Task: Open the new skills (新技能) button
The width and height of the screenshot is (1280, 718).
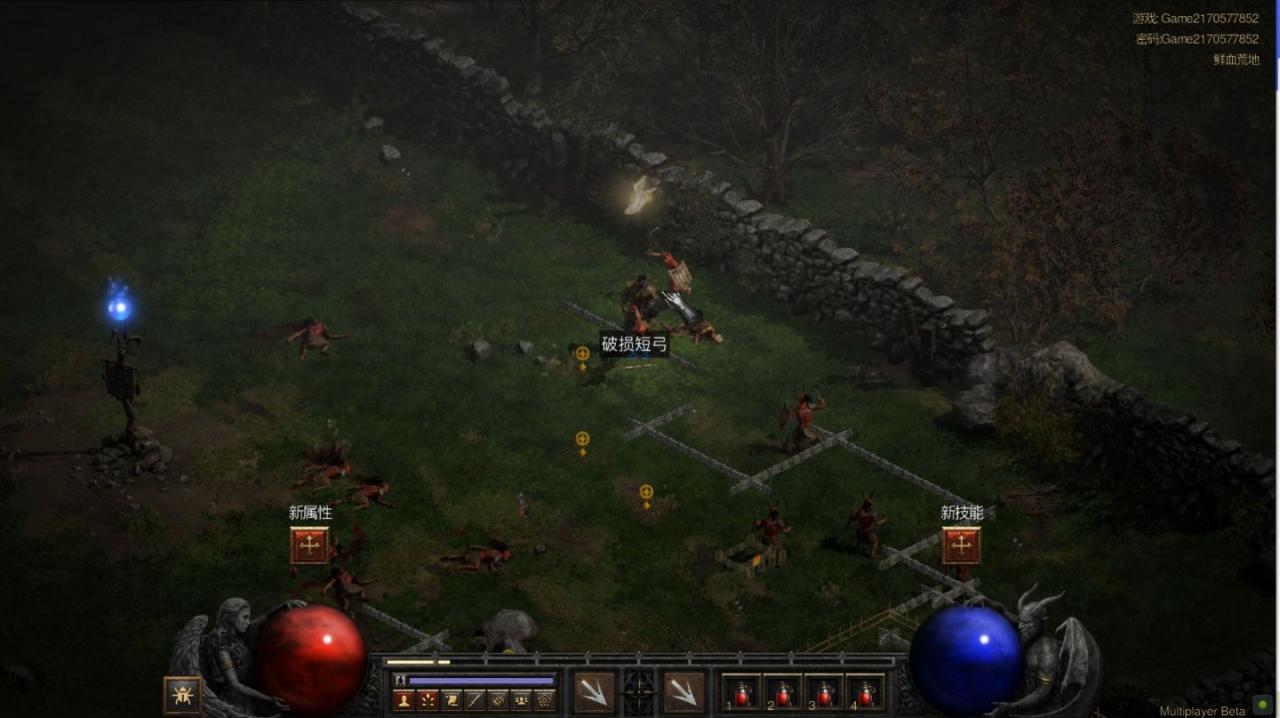Action: (961, 545)
